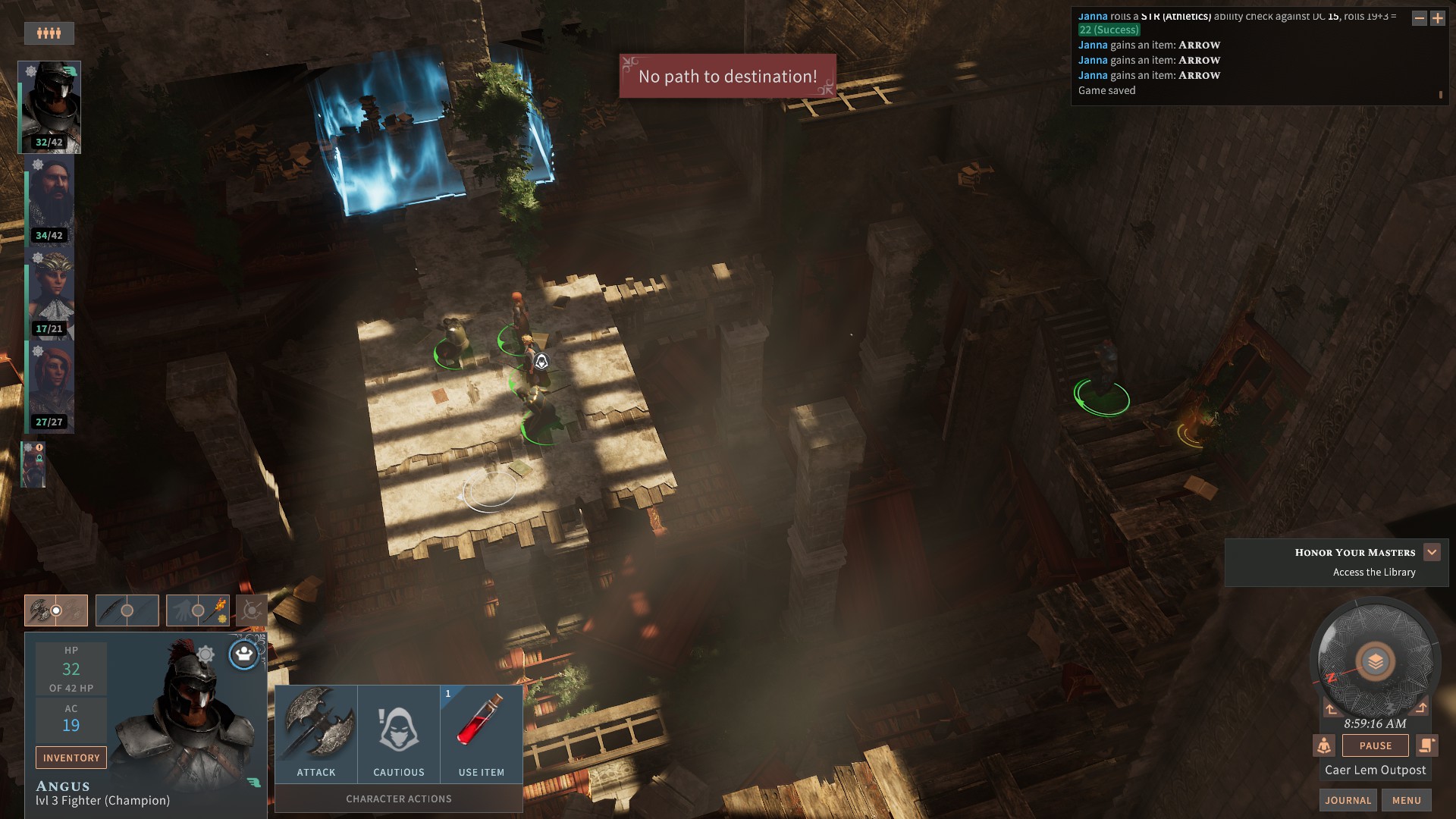Image resolution: width=1456 pixels, height=819 pixels.
Task: Choose the Use Item potion action
Action: coord(481,733)
